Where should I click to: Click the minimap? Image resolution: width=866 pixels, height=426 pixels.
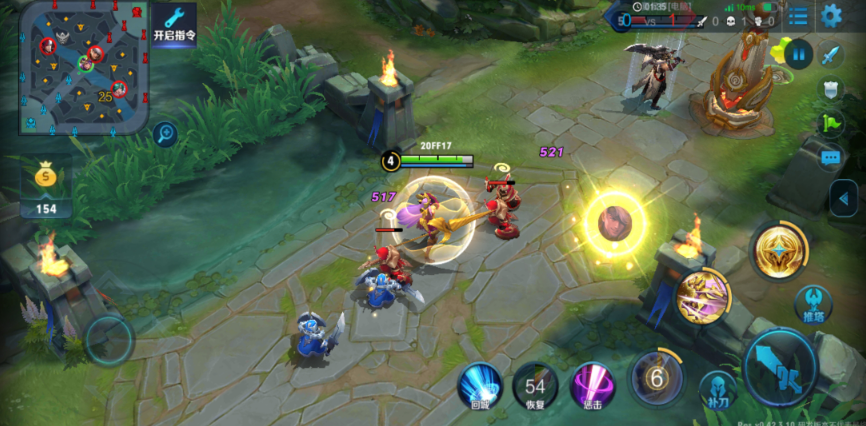coord(83,68)
